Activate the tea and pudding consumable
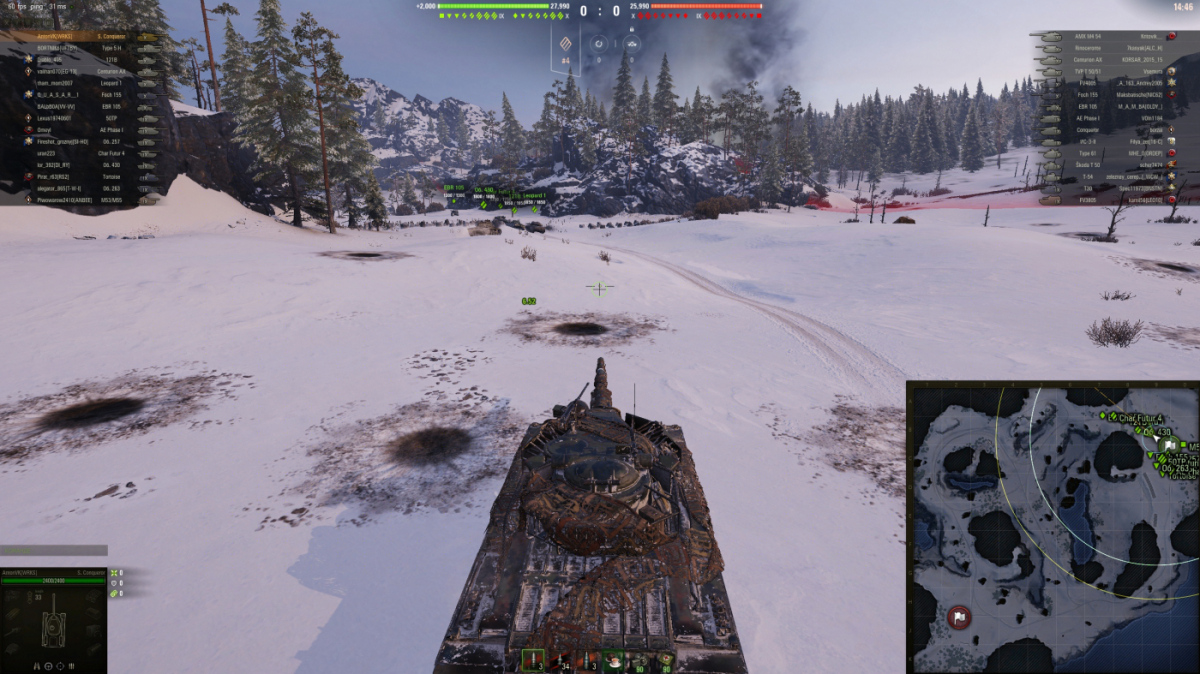 (612, 661)
